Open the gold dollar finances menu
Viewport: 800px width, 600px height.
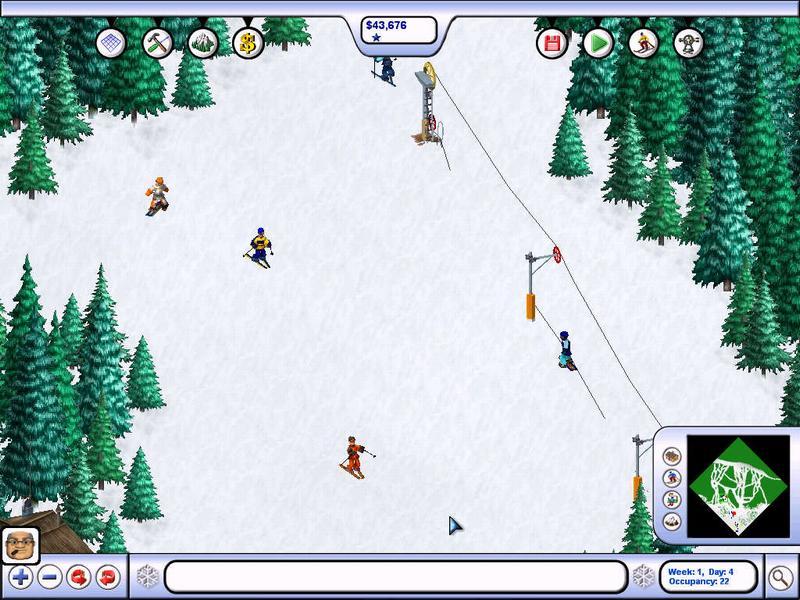pos(247,42)
